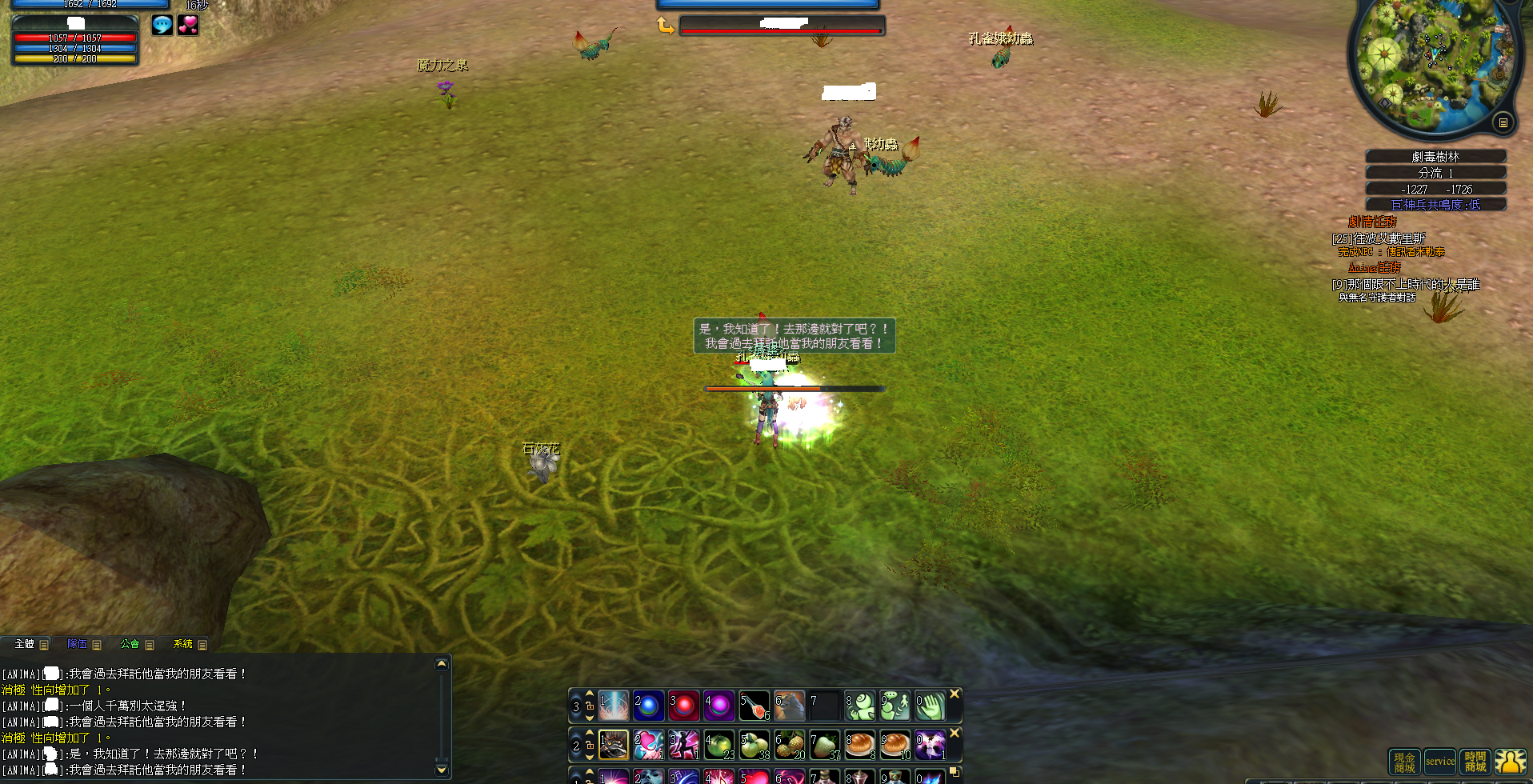Screen dimensions: 1533x784
Task: Activate the green waving hand emote
Action: coord(930,706)
